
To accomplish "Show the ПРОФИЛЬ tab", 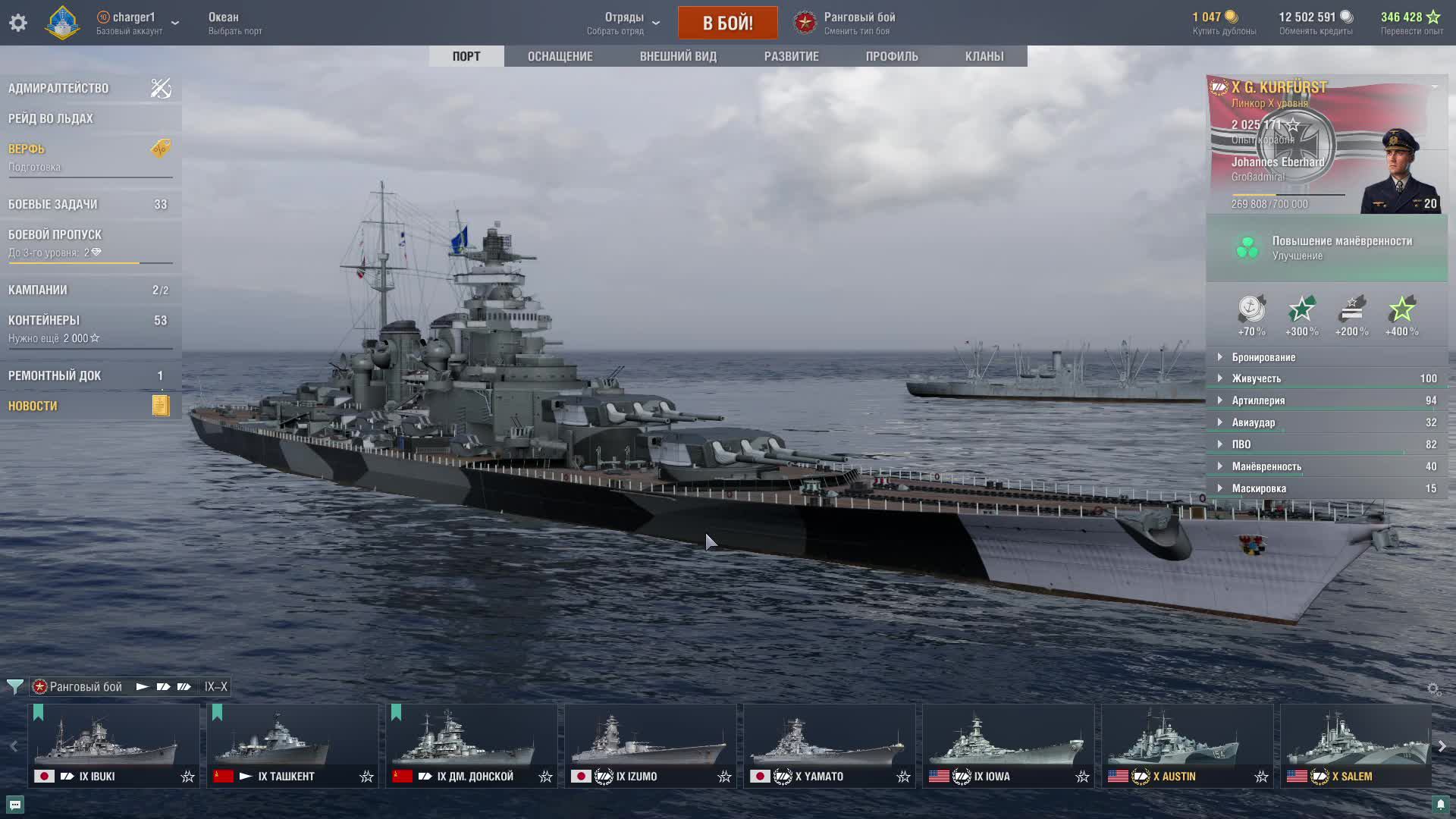I will click(892, 56).
